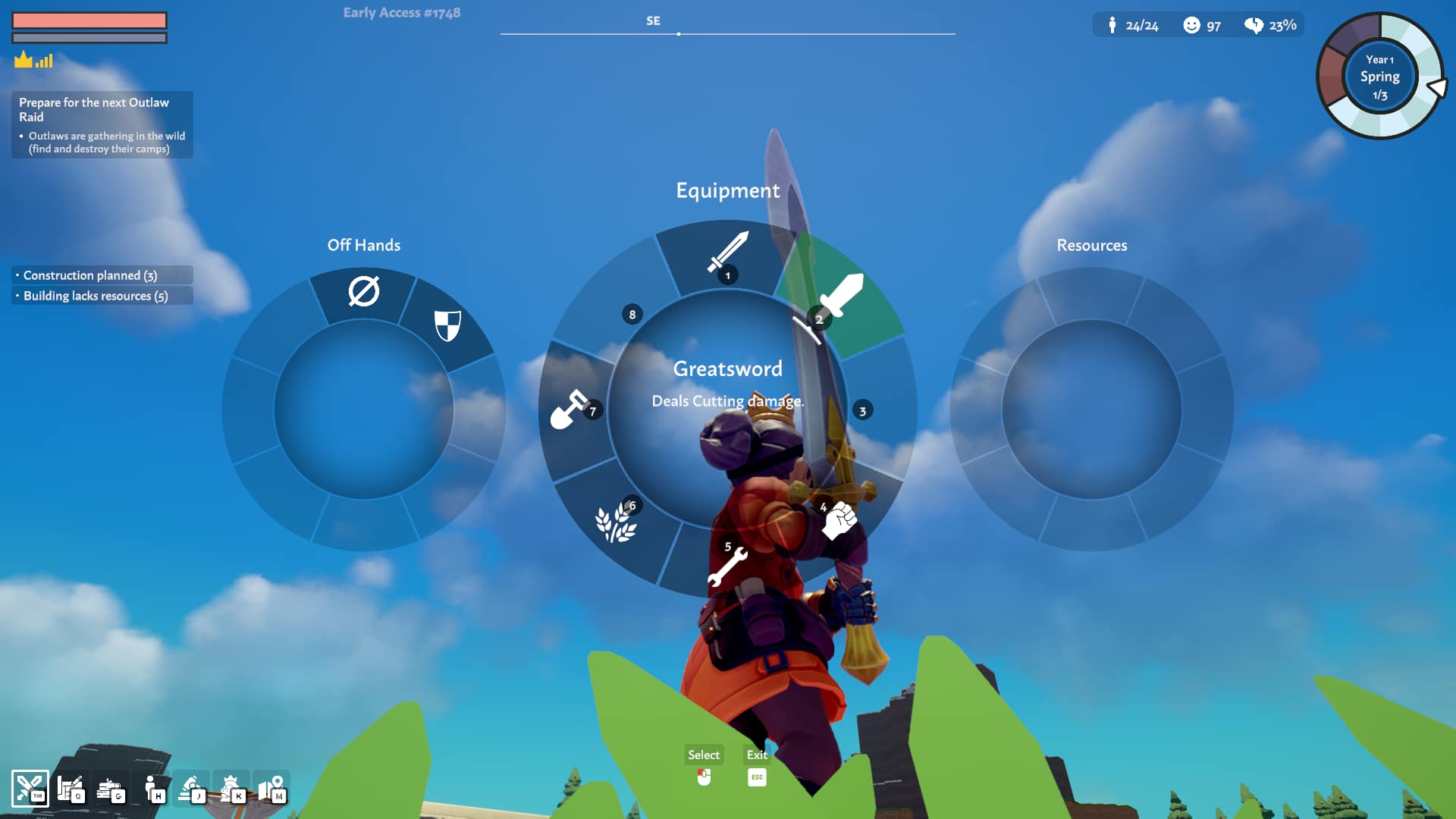Select the empty off-hand option

363,291
